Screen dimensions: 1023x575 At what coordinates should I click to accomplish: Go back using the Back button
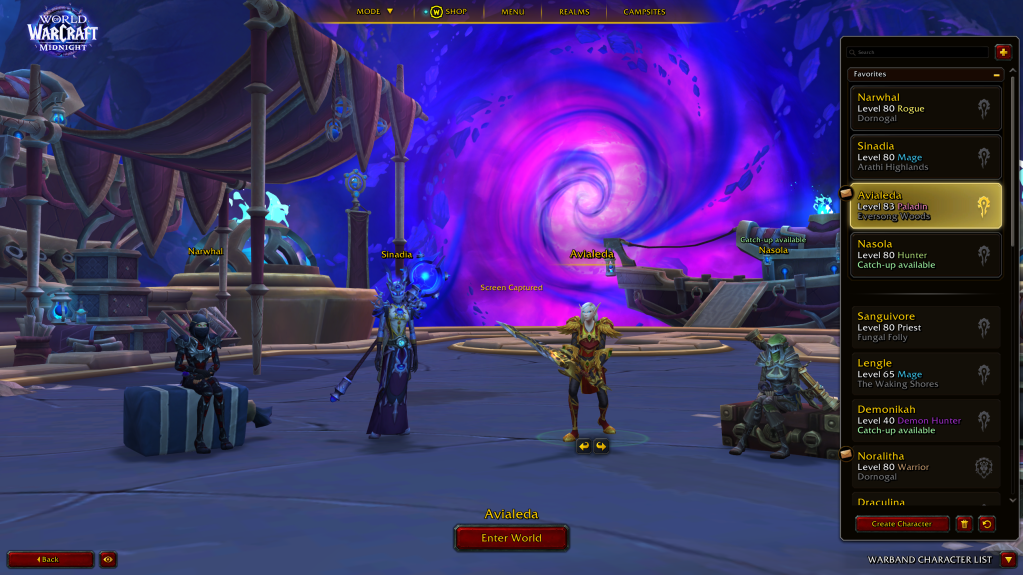[x=50, y=560]
